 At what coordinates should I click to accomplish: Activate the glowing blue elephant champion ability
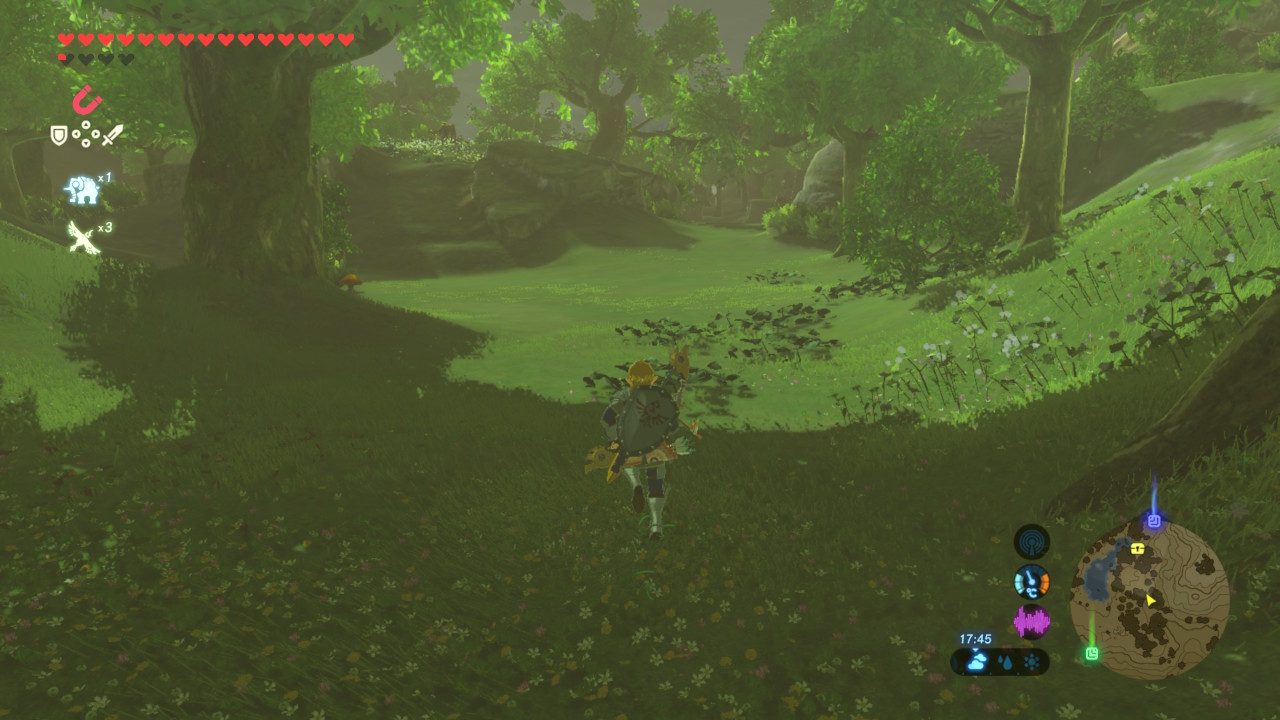coord(82,188)
